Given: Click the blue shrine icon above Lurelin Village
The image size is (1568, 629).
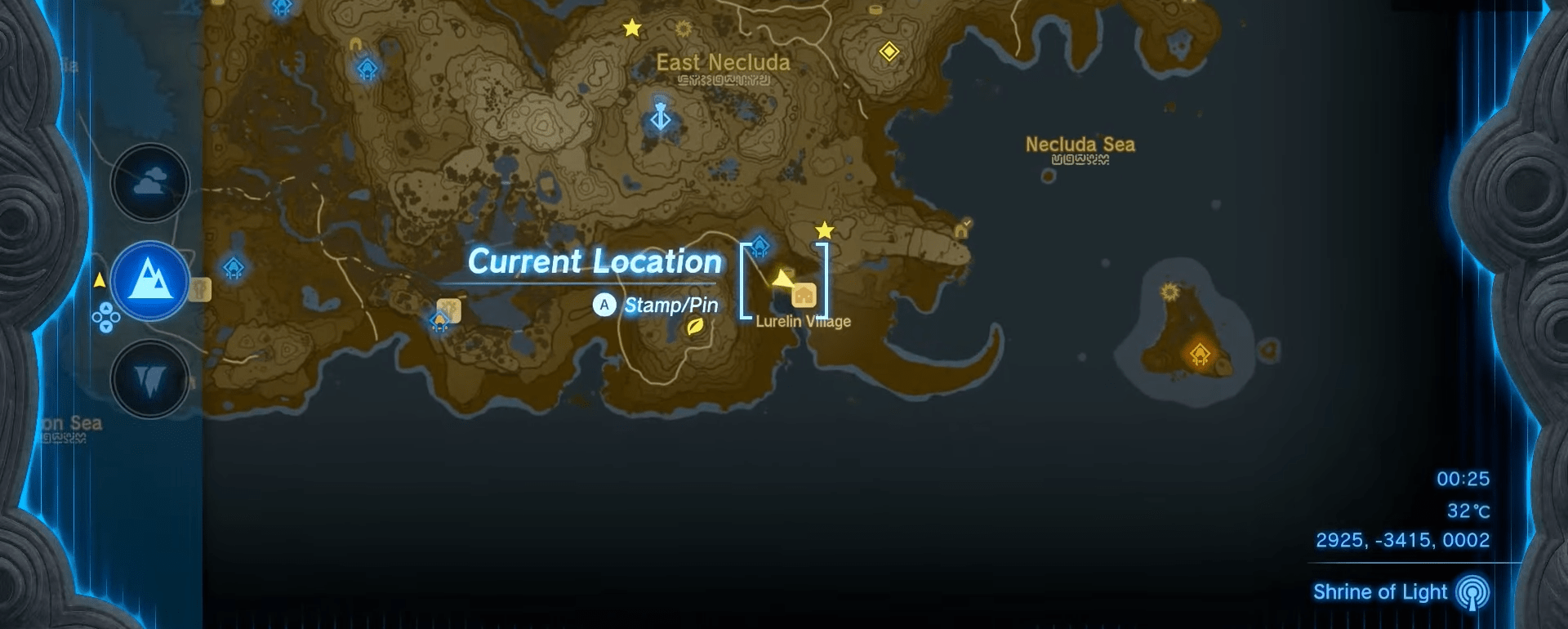Looking at the screenshot, I should (x=762, y=244).
